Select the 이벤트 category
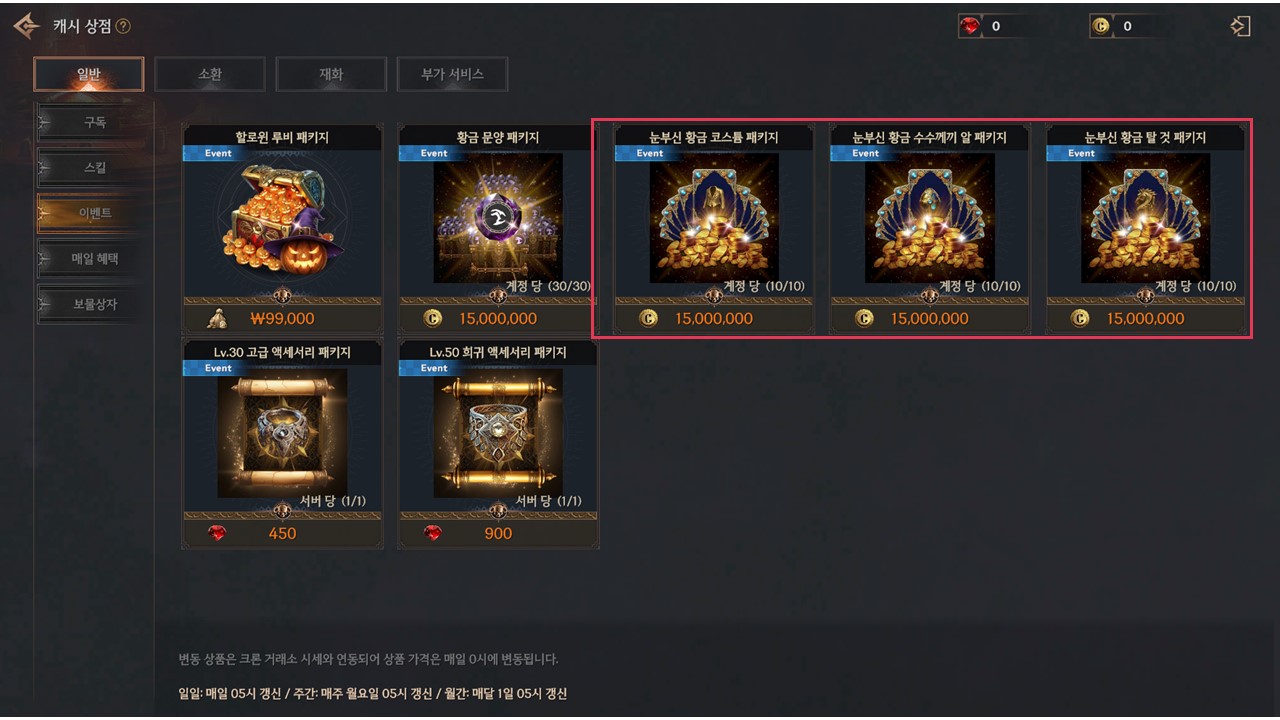The height and width of the screenshot is (720, 1280). [x=95, y=213]
